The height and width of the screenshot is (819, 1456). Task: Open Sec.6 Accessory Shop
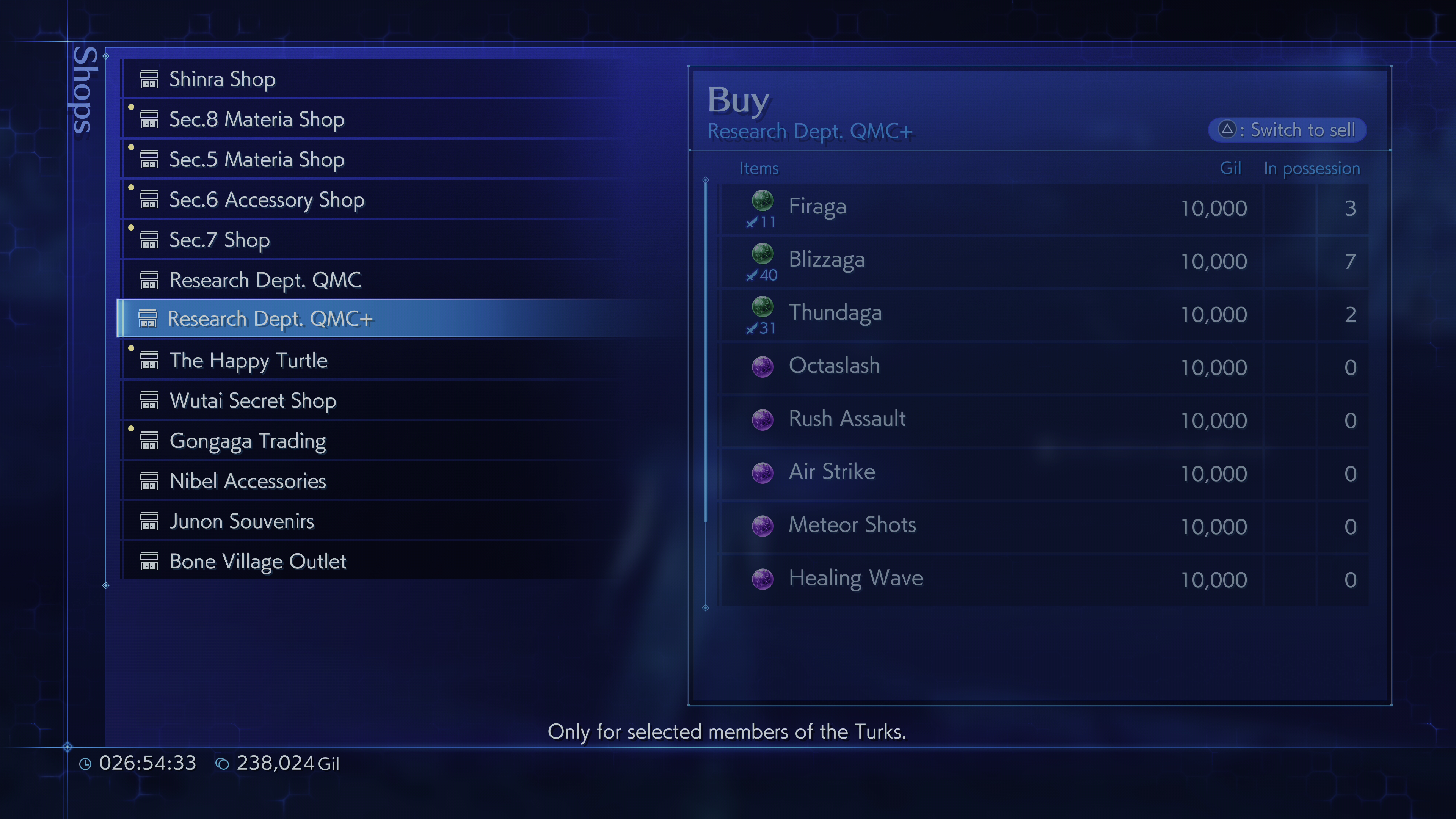click(267, 199)
